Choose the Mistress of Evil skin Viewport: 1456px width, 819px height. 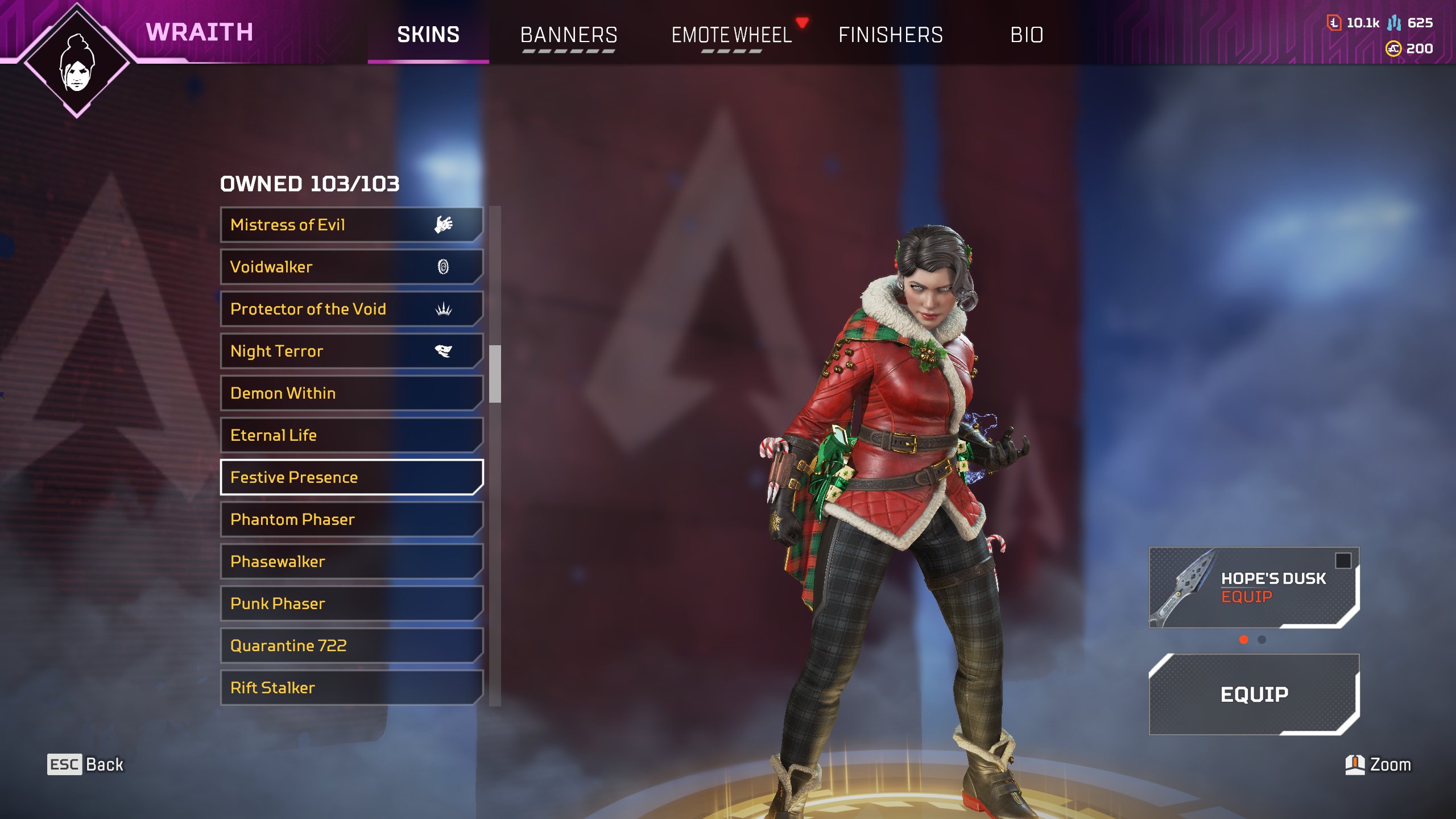[x=351, y=225]
